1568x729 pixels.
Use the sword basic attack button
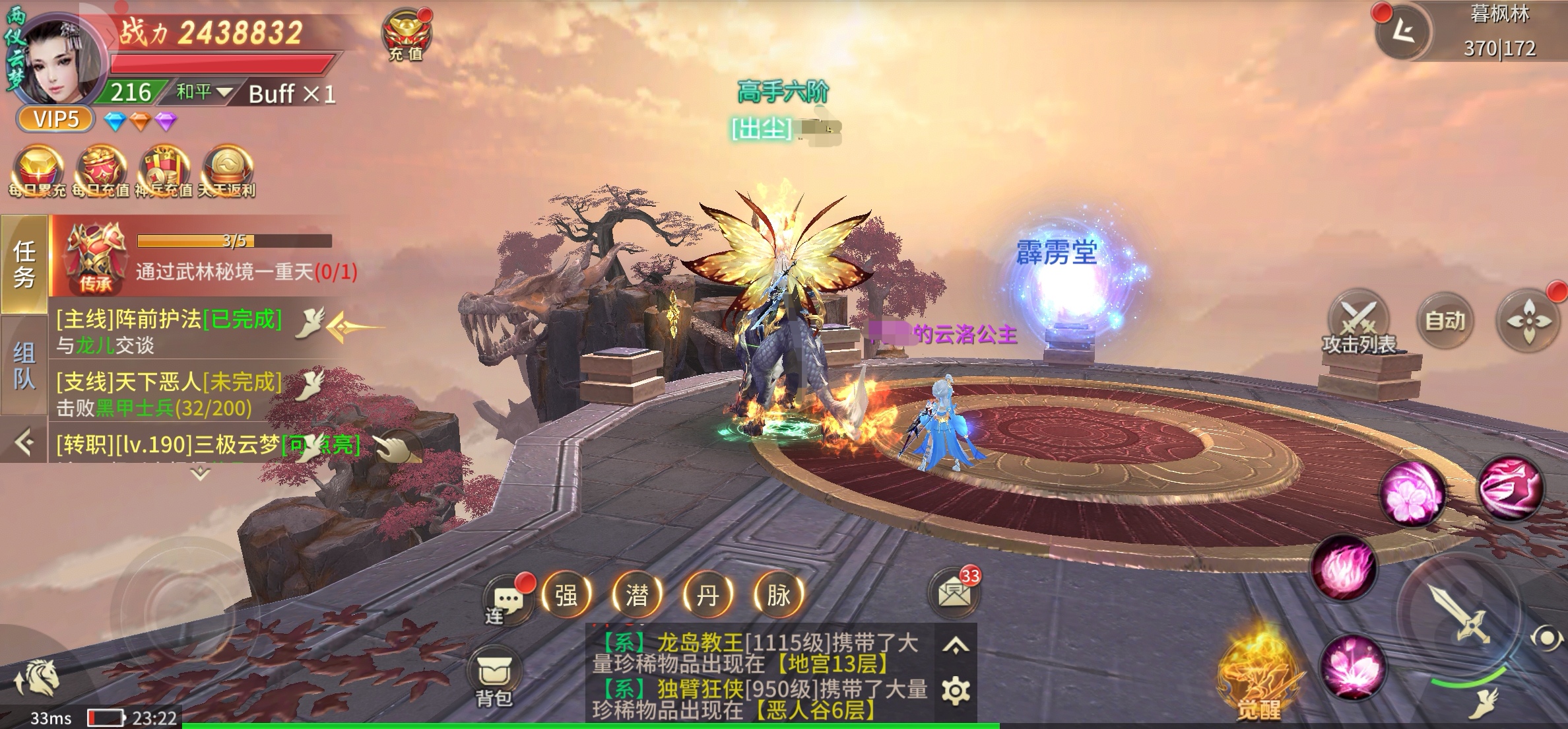click(1460, 614)
